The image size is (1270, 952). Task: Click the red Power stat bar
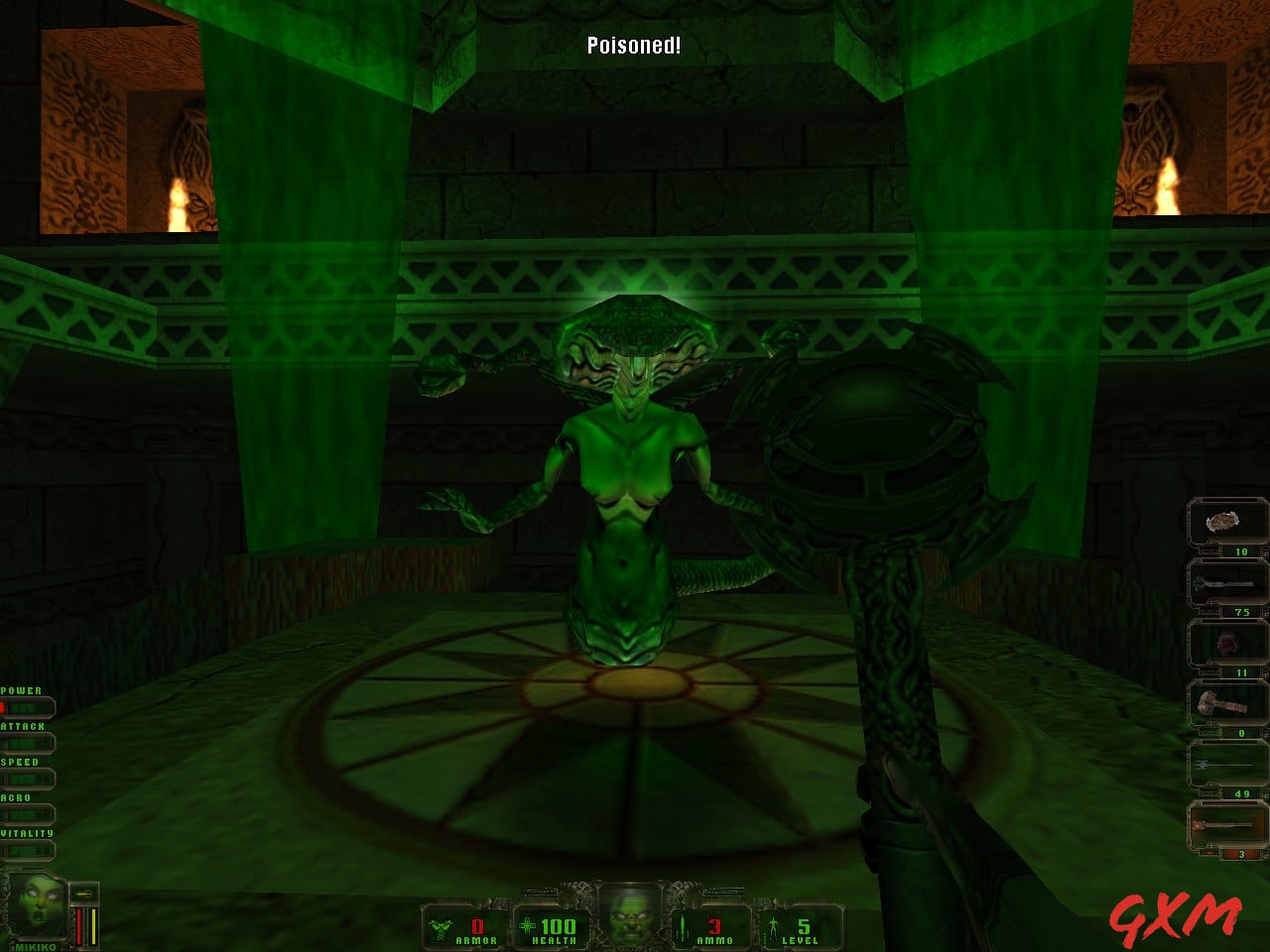(28, 706)
